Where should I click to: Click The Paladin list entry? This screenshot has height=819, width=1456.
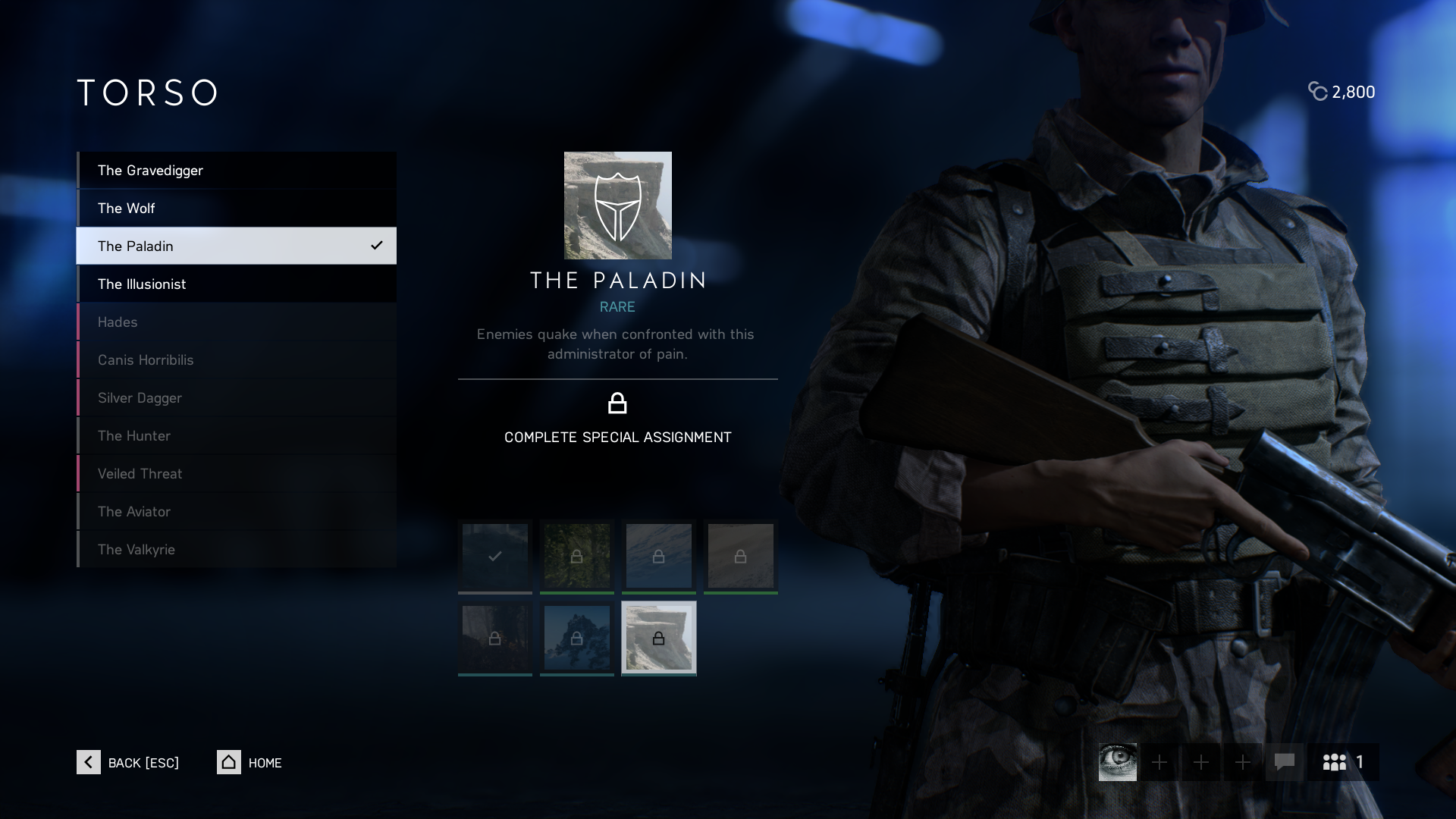(236, 246)
